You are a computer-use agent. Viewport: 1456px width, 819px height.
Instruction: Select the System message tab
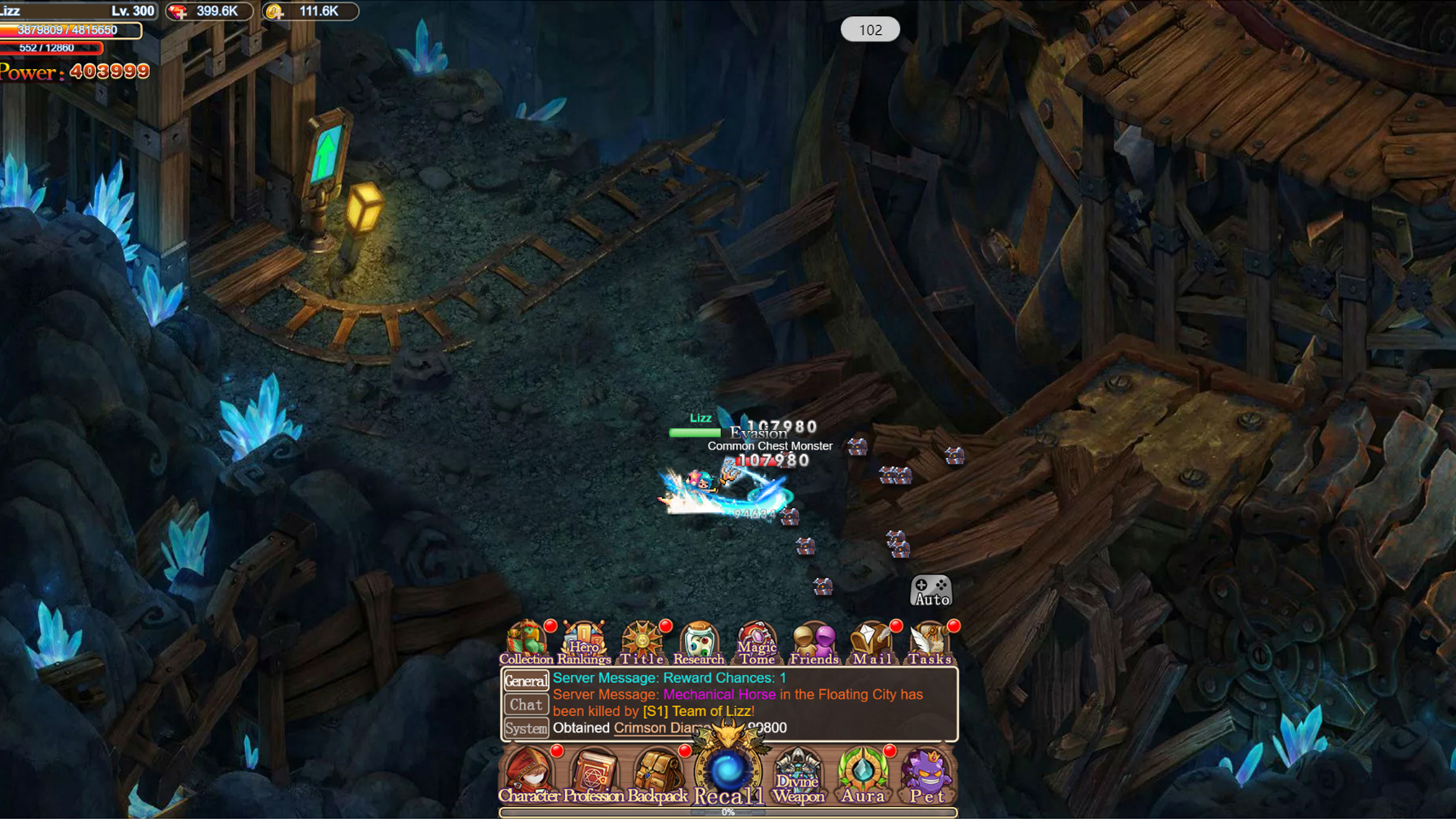pyautogui.click(x=526, y=728)
